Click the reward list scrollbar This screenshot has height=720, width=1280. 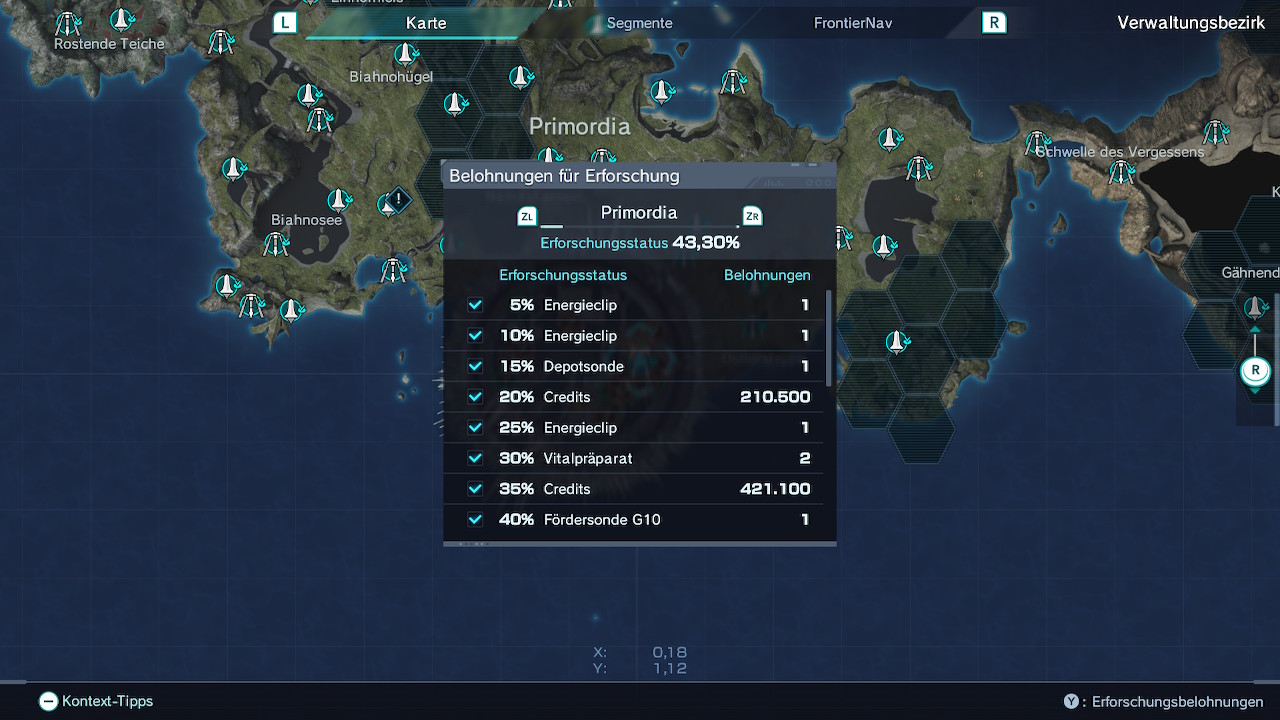coord(829,338)
